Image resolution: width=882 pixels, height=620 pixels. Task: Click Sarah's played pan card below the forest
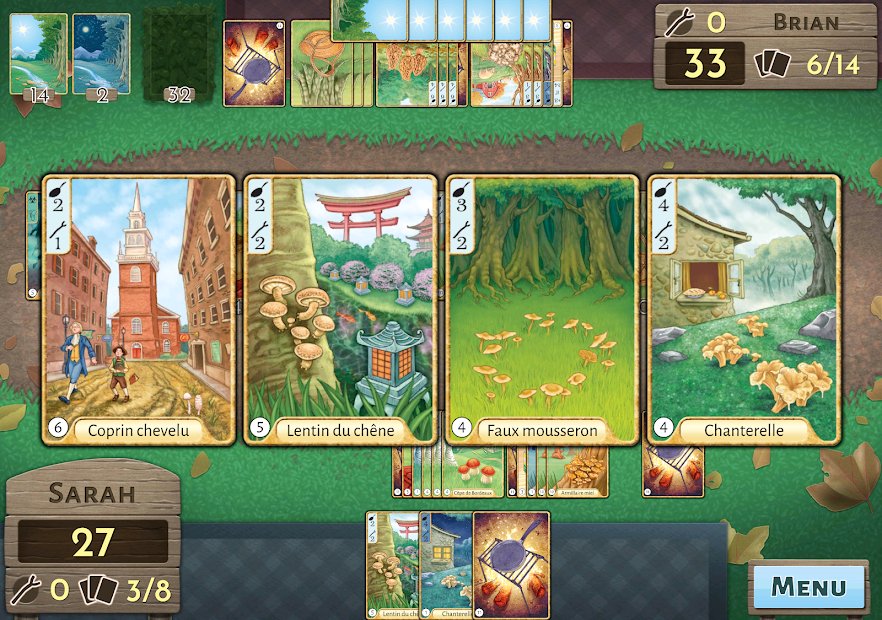(673, 472)
